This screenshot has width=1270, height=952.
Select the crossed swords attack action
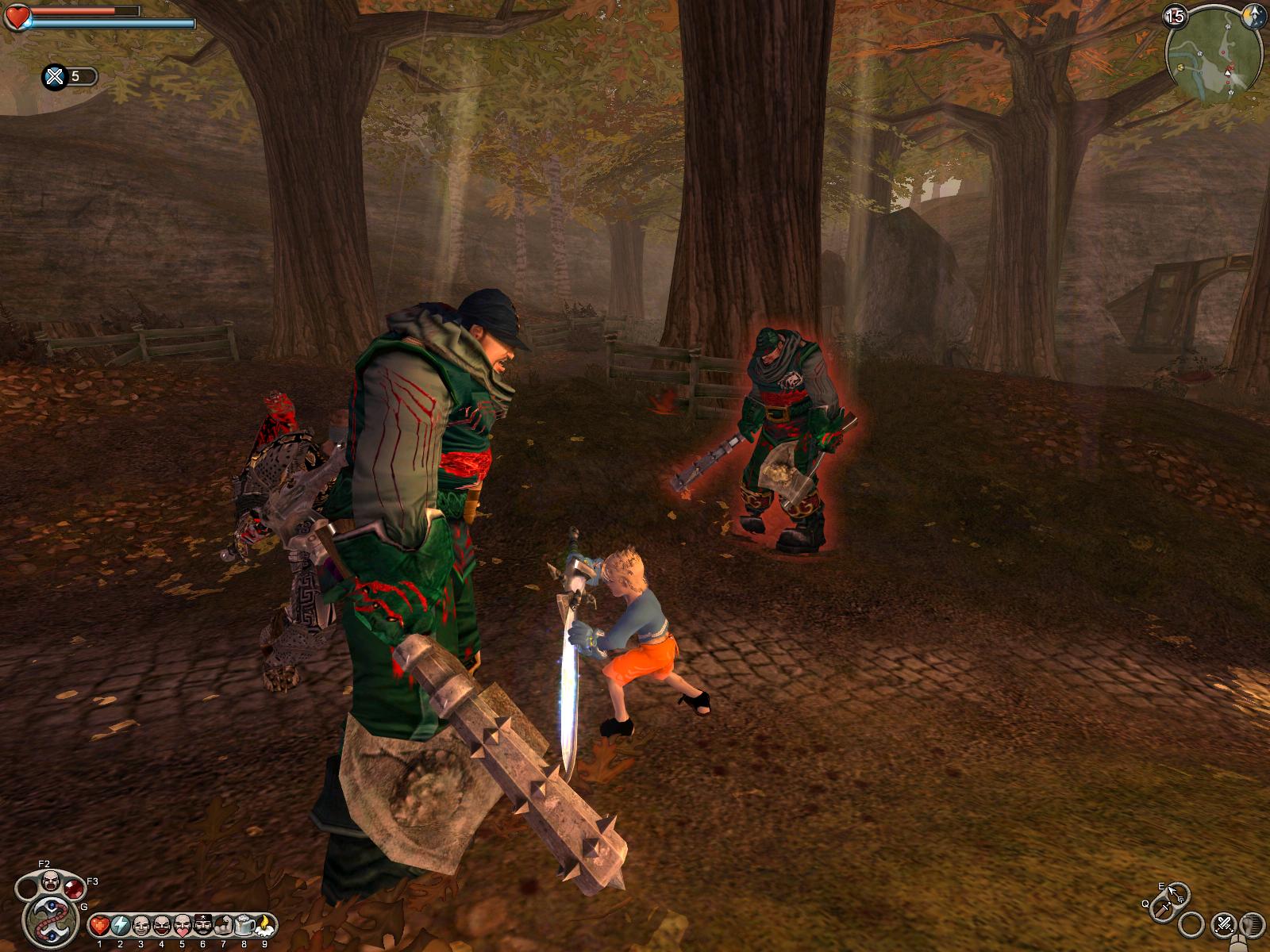pos(1222,924)
